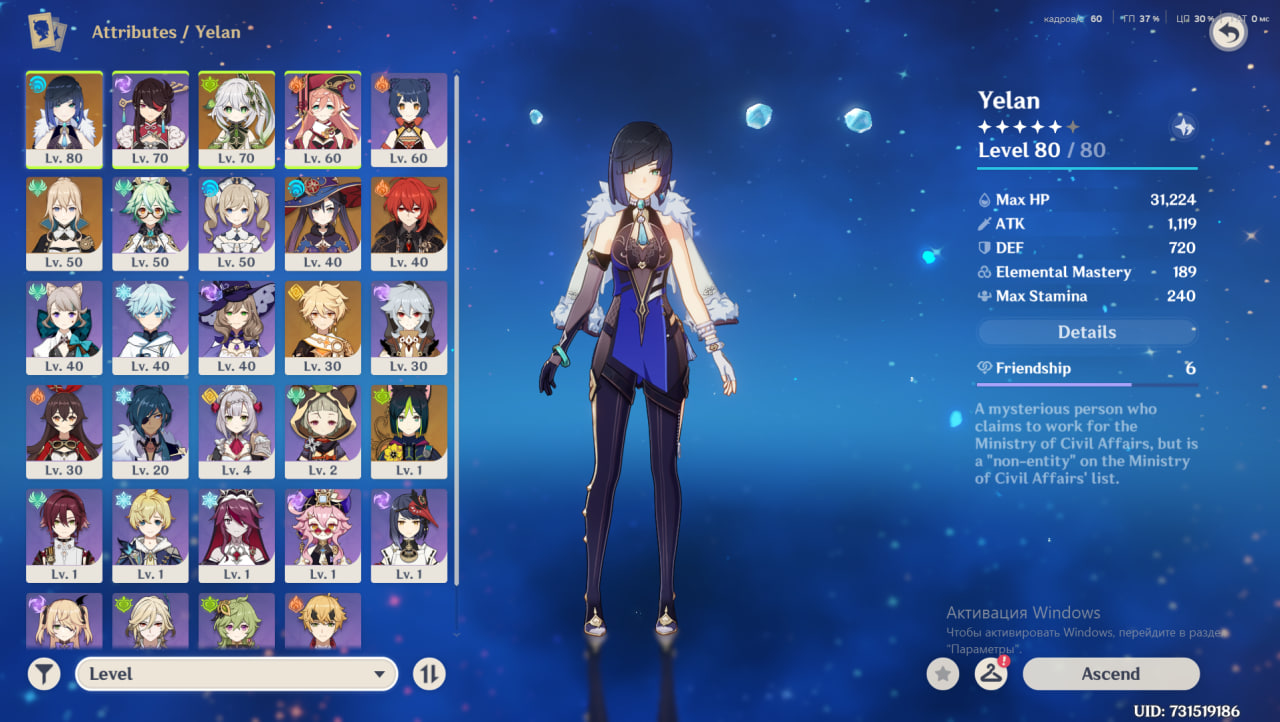This screenshot has width=1280, height=722.
Task: Pick pink-haired Dori's portrait
Action: tap(322, 534)
